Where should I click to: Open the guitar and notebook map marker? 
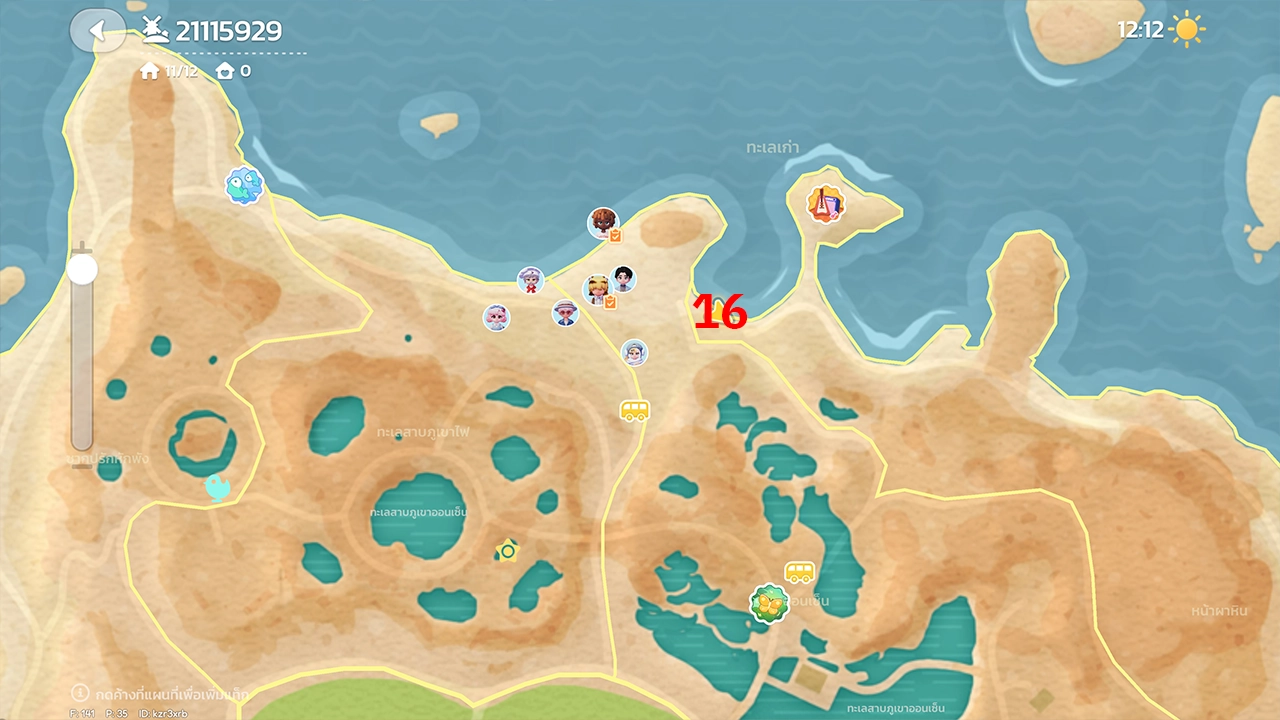point(826,204)
